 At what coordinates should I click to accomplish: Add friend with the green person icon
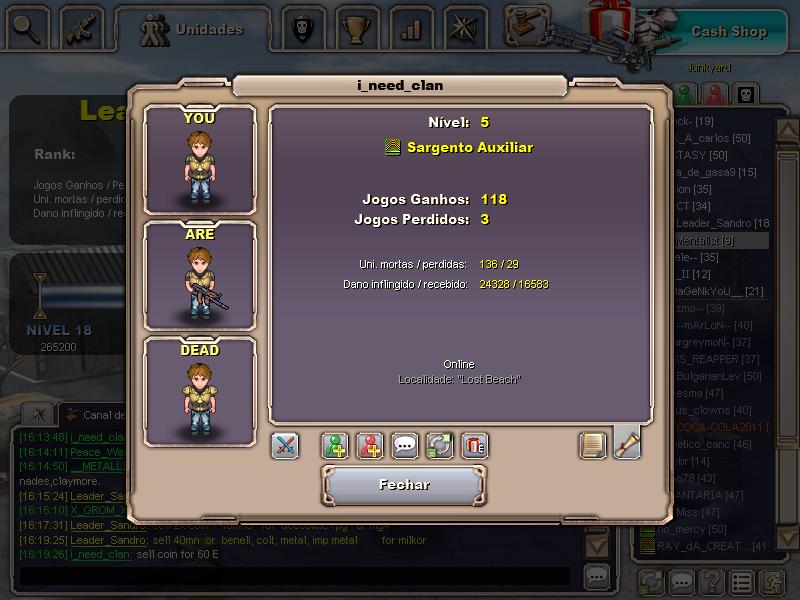point(336,446)
